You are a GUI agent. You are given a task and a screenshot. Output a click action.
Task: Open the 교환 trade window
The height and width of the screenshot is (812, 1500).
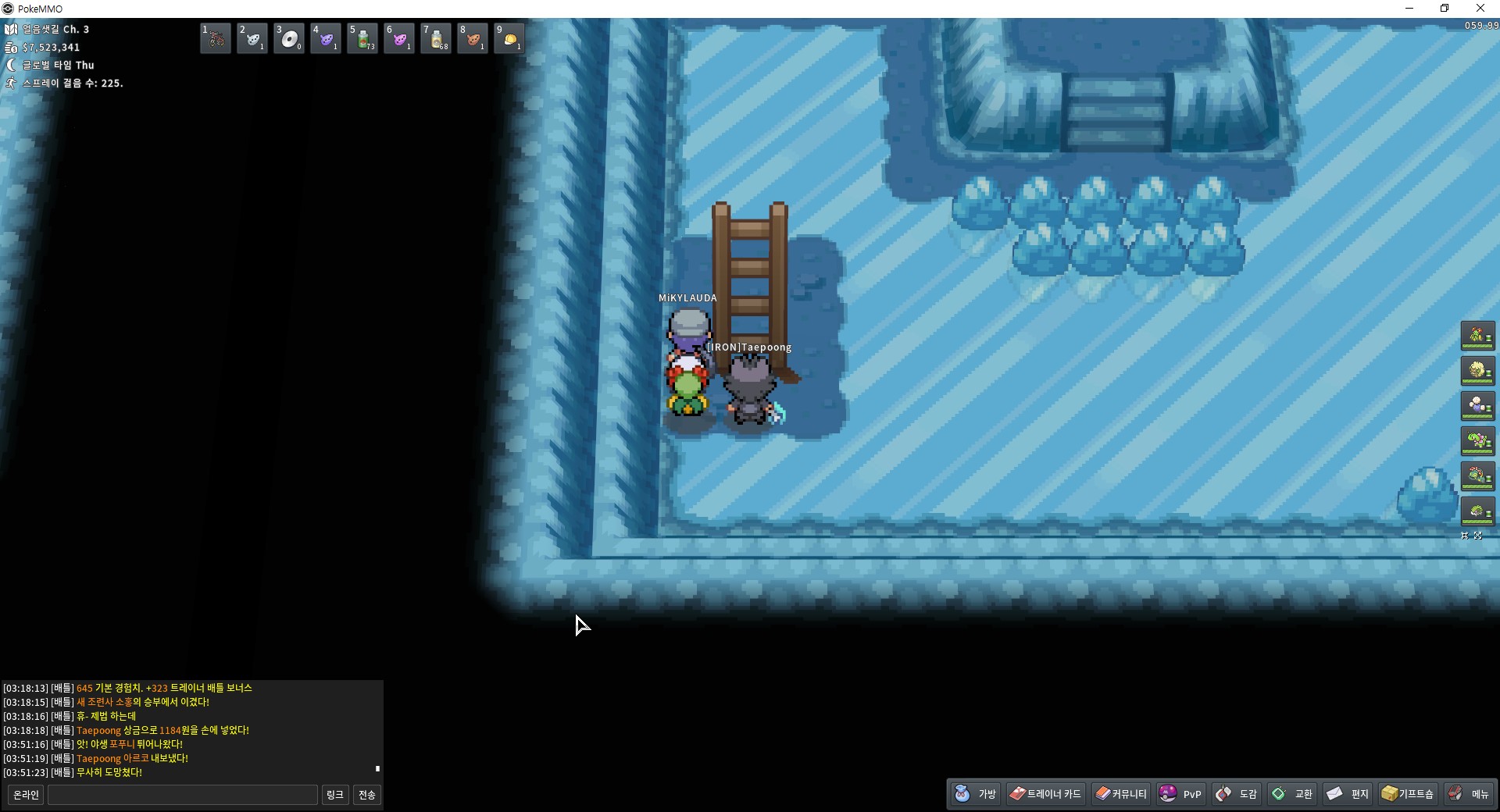pyautogui.click(x=1293, y=794)
